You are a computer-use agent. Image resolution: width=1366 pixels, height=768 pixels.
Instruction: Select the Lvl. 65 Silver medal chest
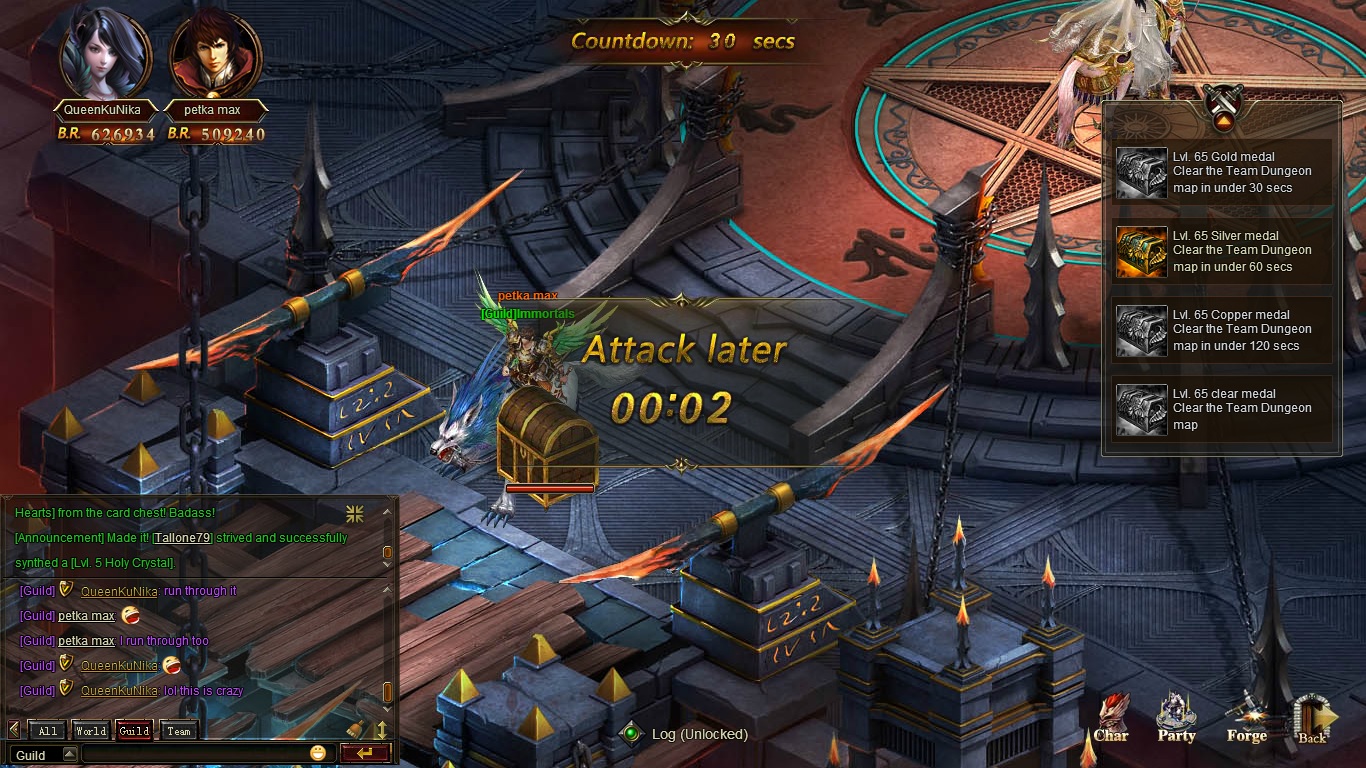point(1141,251)
